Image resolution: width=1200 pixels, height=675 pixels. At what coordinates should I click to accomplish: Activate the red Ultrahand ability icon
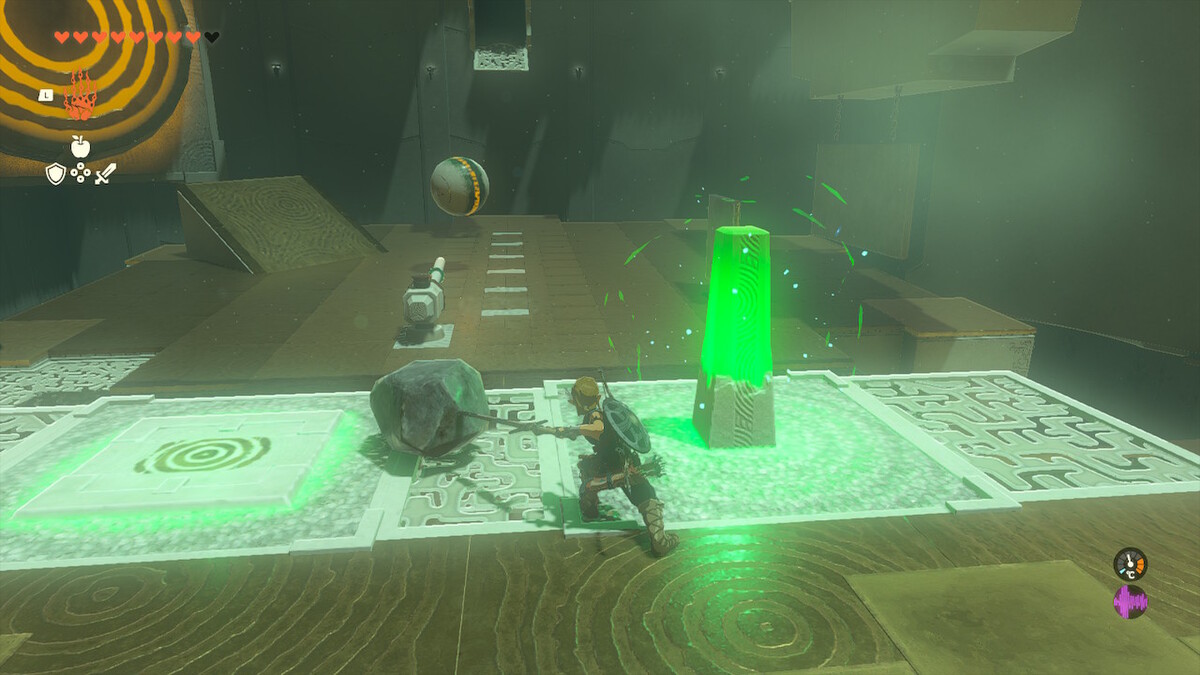[79, 97]
